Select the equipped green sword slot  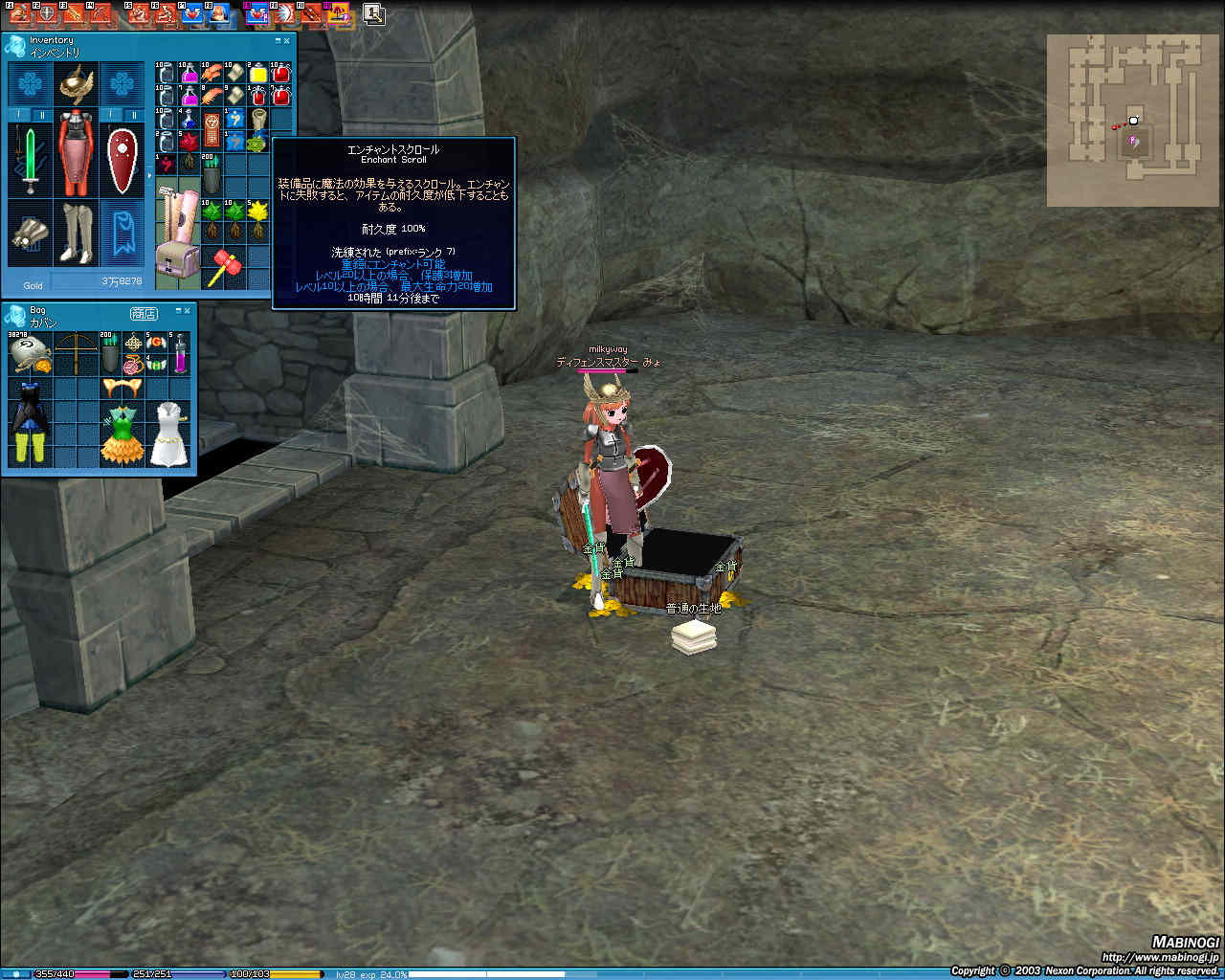30,159
